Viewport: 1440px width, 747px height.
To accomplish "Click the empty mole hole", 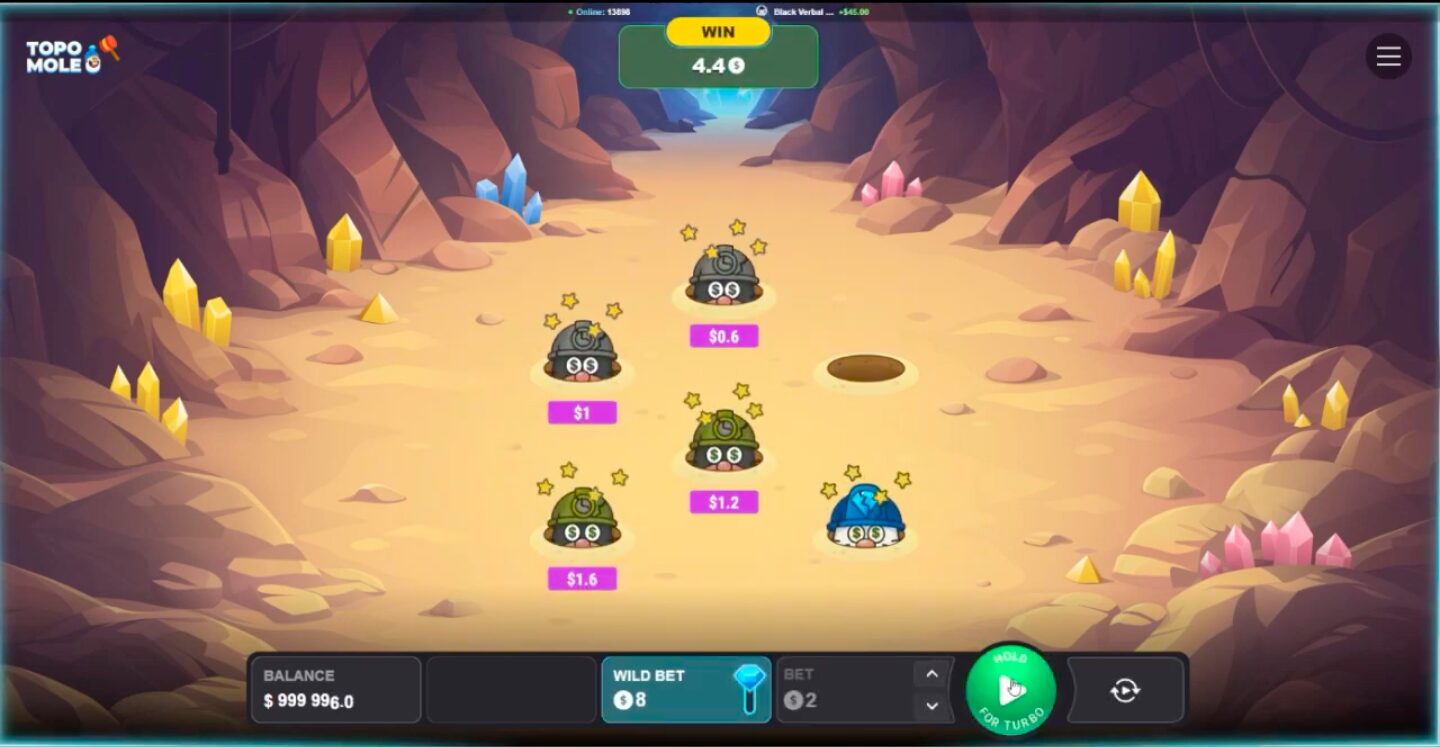I will (862, 369).
